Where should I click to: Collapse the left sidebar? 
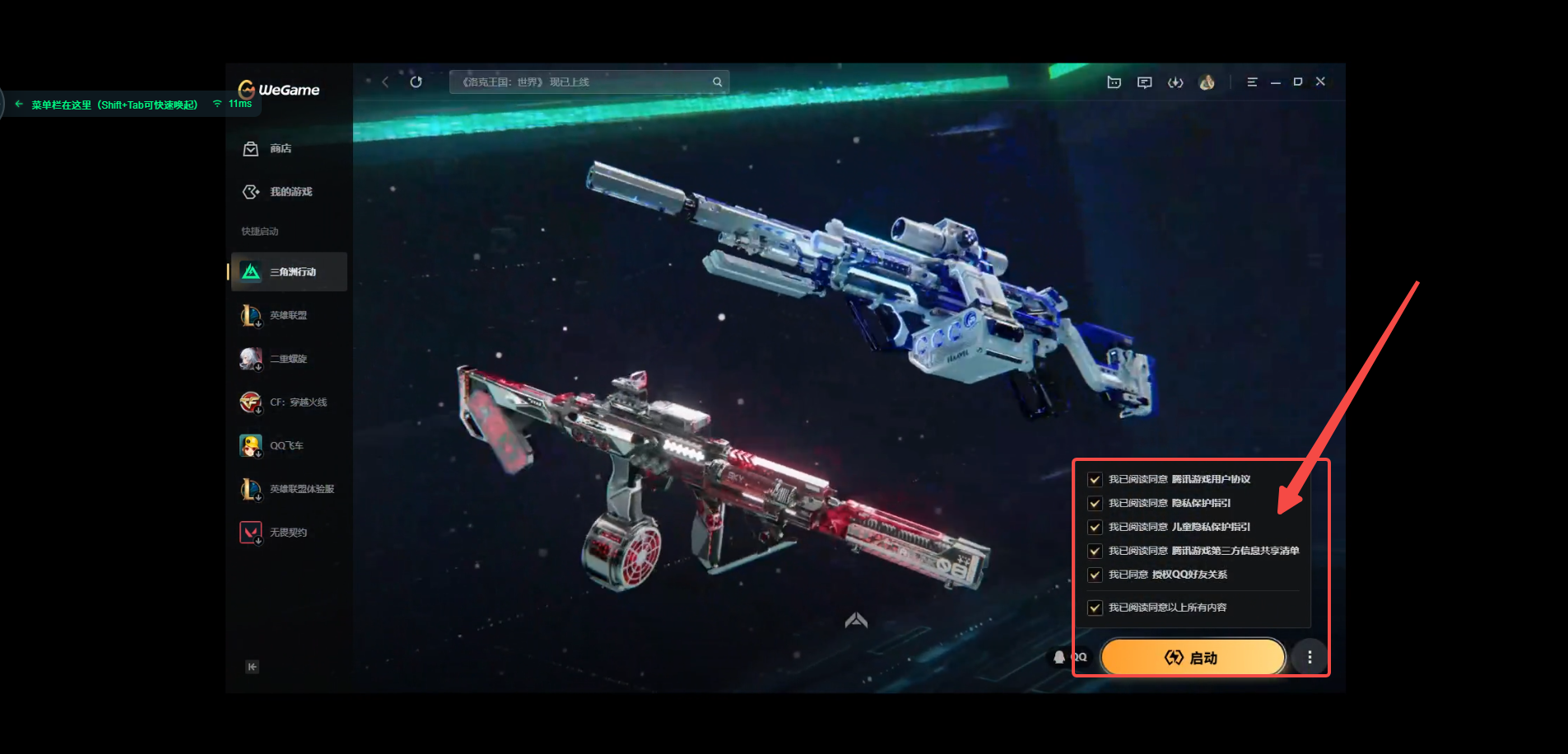tap(252, 667)
